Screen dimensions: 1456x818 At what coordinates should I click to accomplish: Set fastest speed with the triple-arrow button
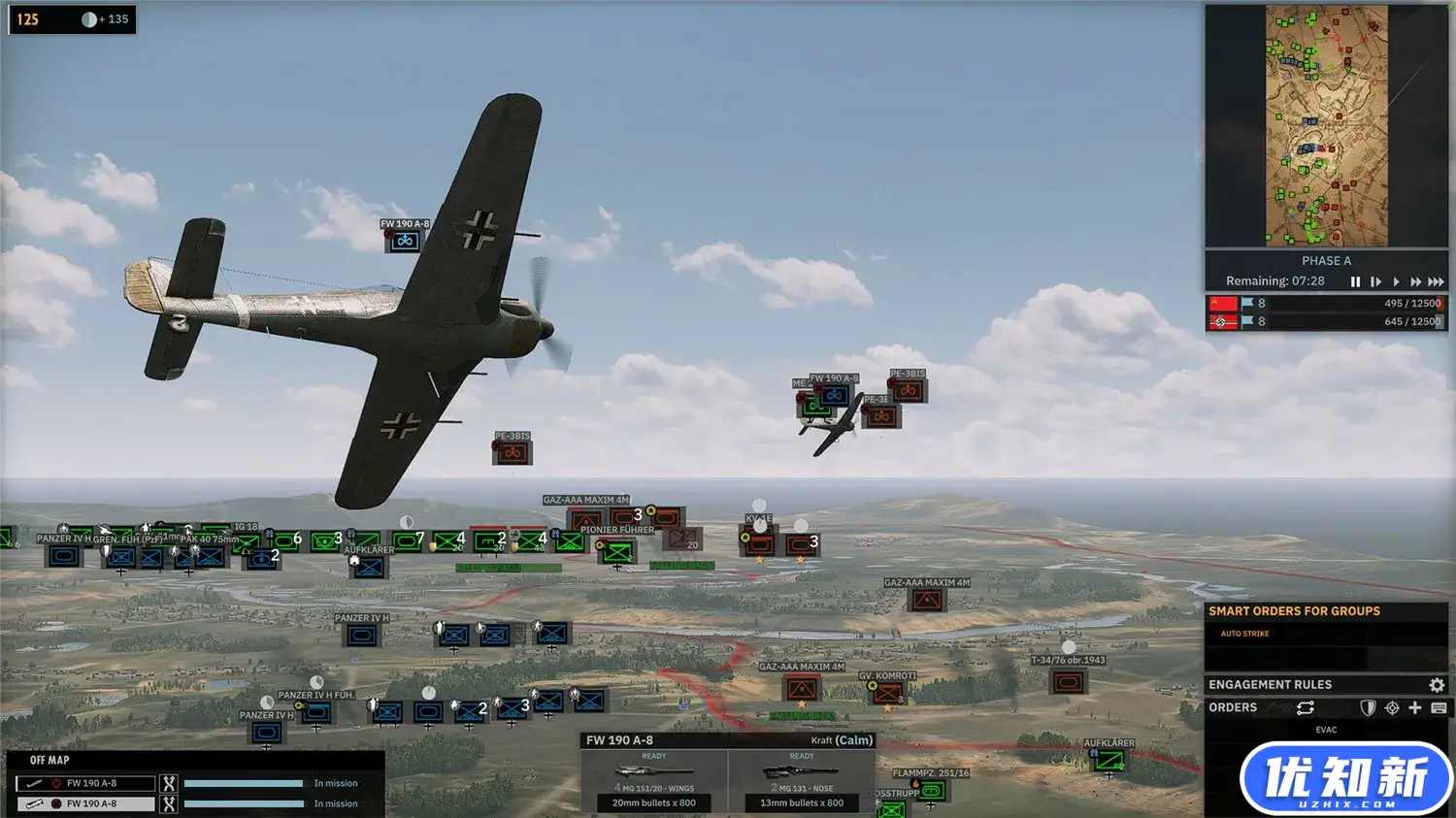click(1436, 281)
